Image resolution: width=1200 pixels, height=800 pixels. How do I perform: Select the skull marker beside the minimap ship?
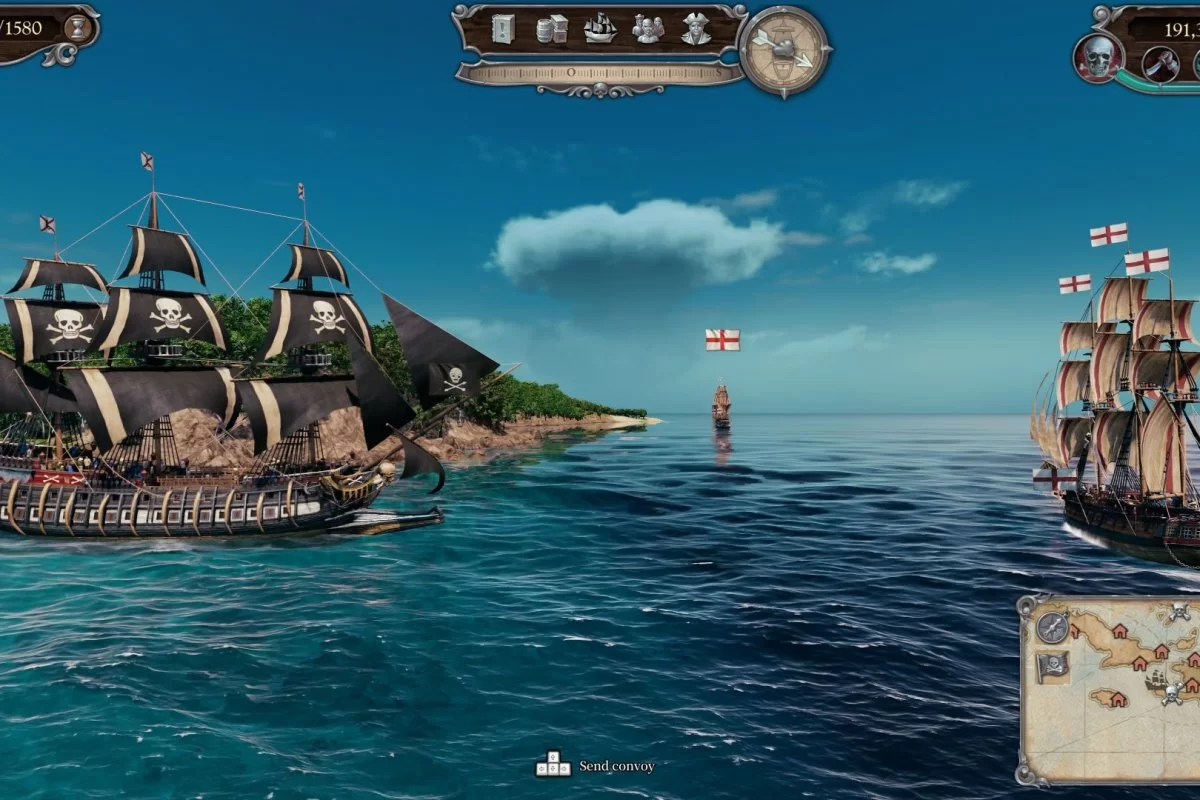point(1172,694)
